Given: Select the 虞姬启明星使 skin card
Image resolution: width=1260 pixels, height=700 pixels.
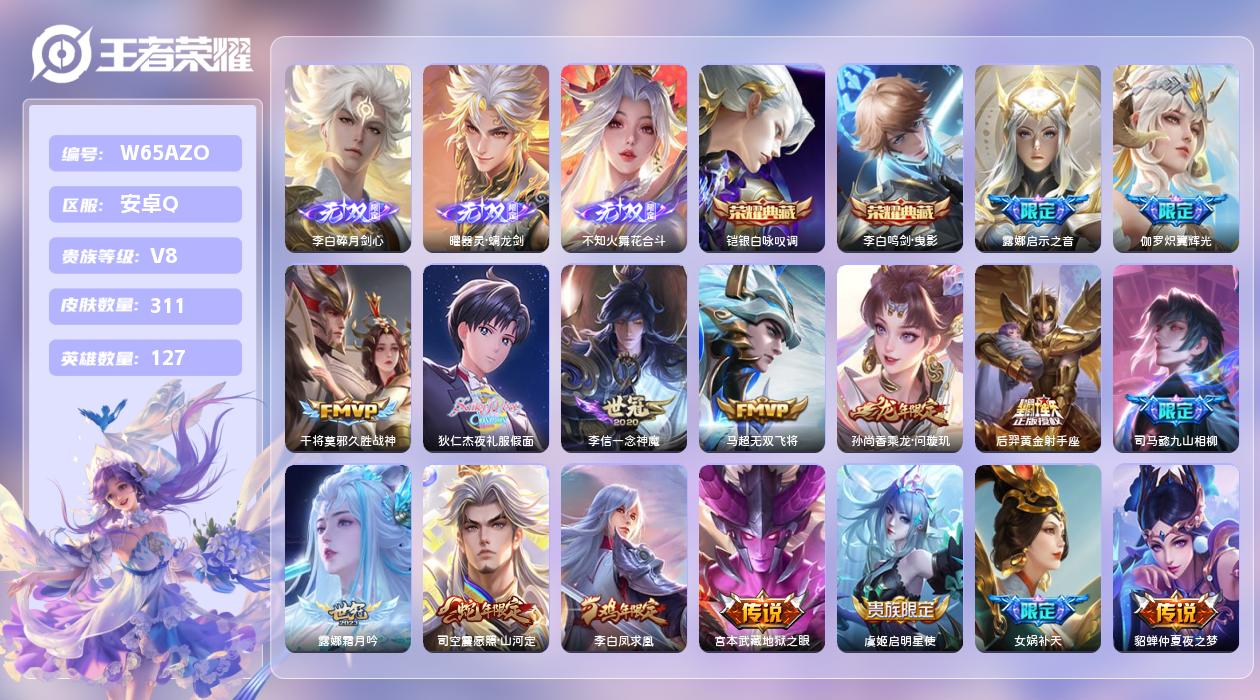Looking at the screenshot, I should 899,558.
